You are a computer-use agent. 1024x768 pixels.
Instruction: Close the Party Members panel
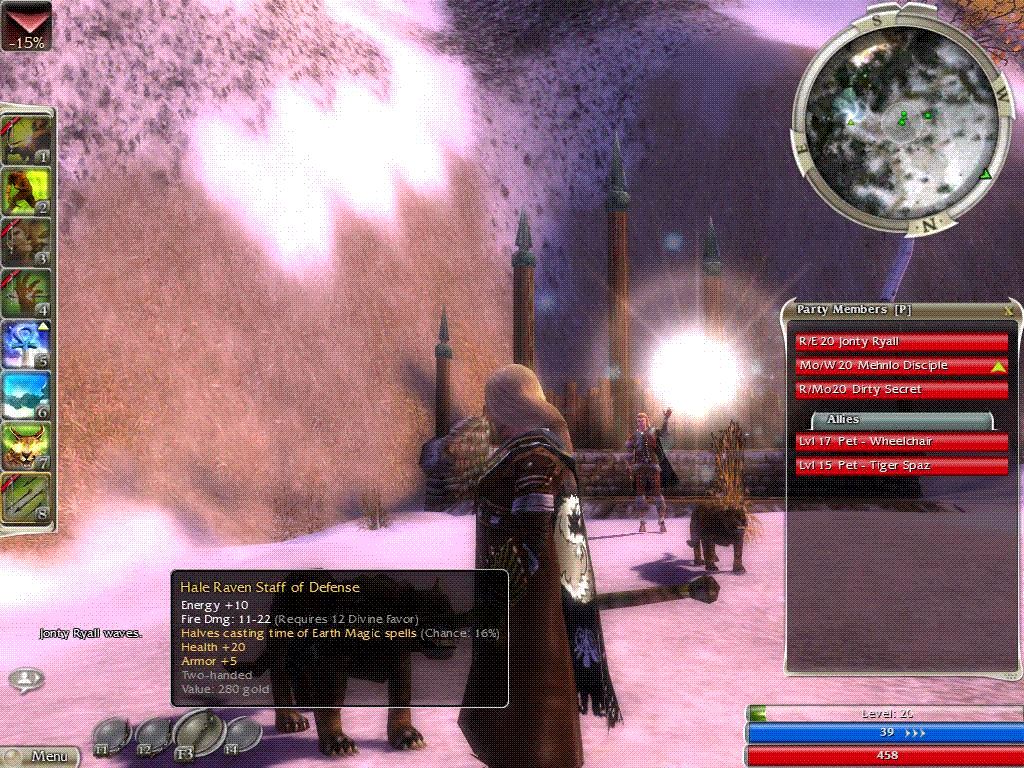1008,310
